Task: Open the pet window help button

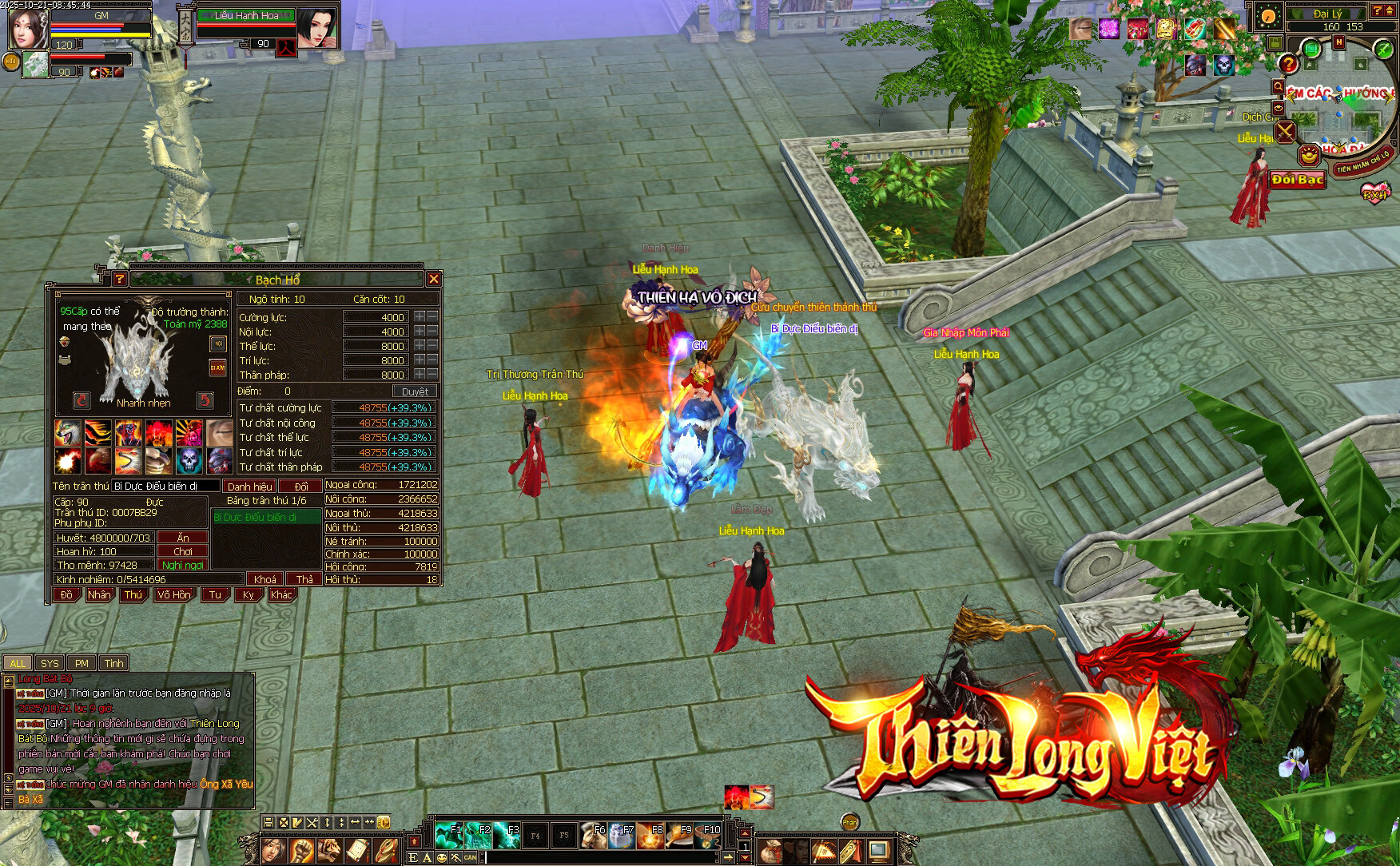Action: point(119,279)
